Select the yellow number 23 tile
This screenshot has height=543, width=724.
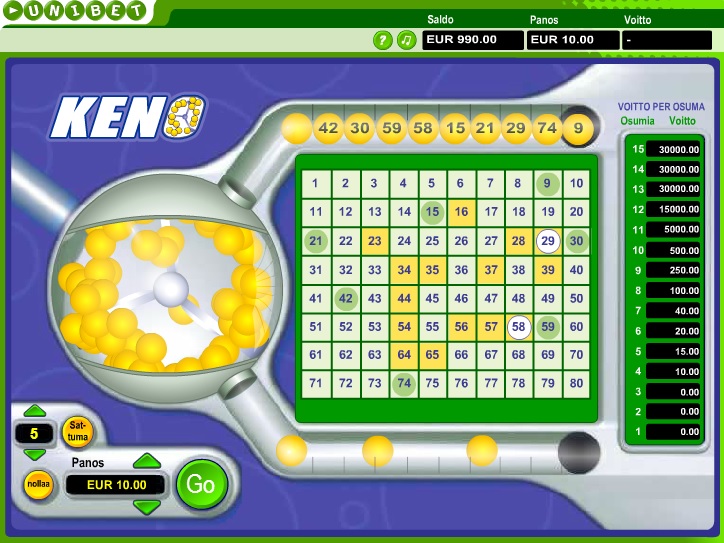(374, 241)
